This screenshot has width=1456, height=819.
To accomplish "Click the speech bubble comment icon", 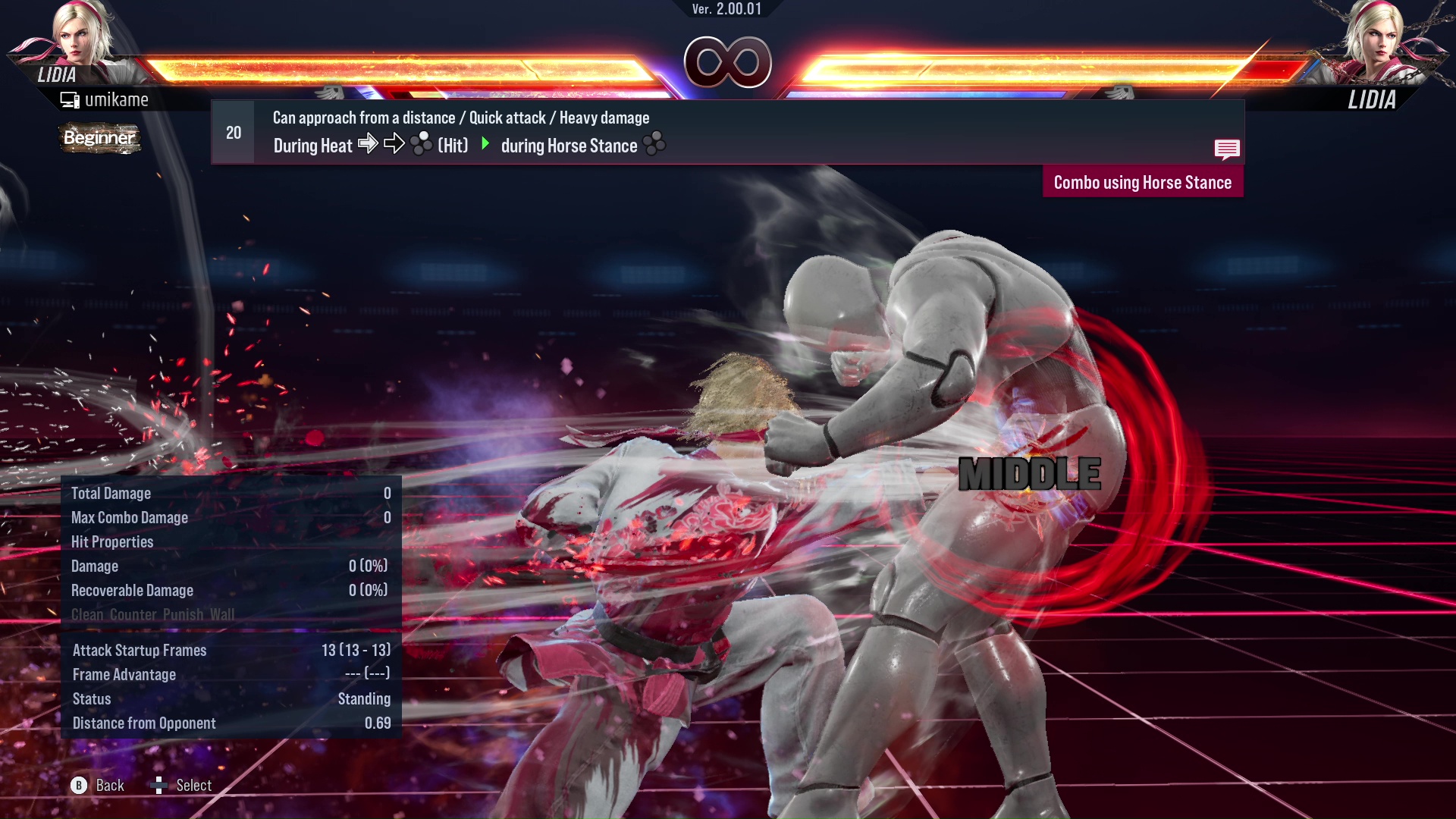I will (1227, 149).
